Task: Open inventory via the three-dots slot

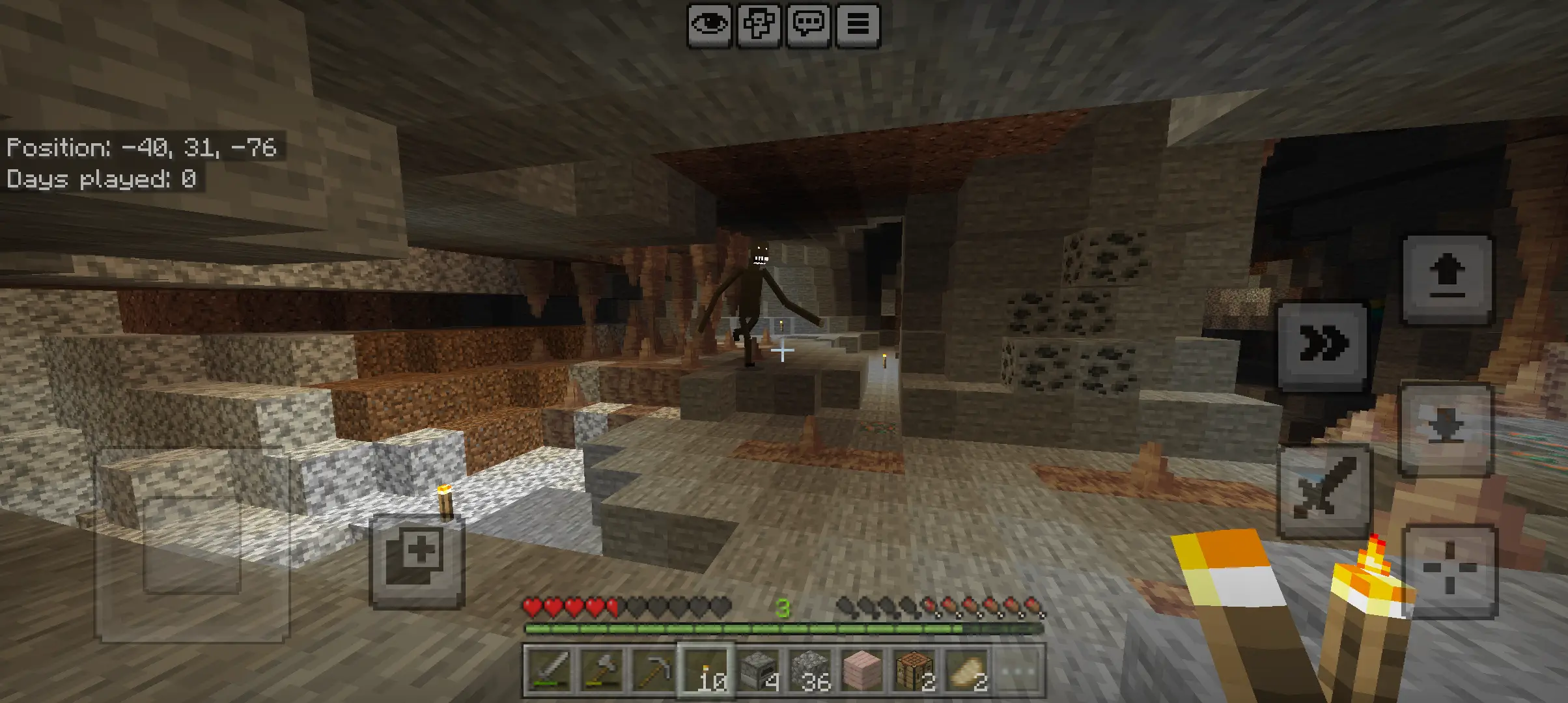Action: (x=1018, y=670)
